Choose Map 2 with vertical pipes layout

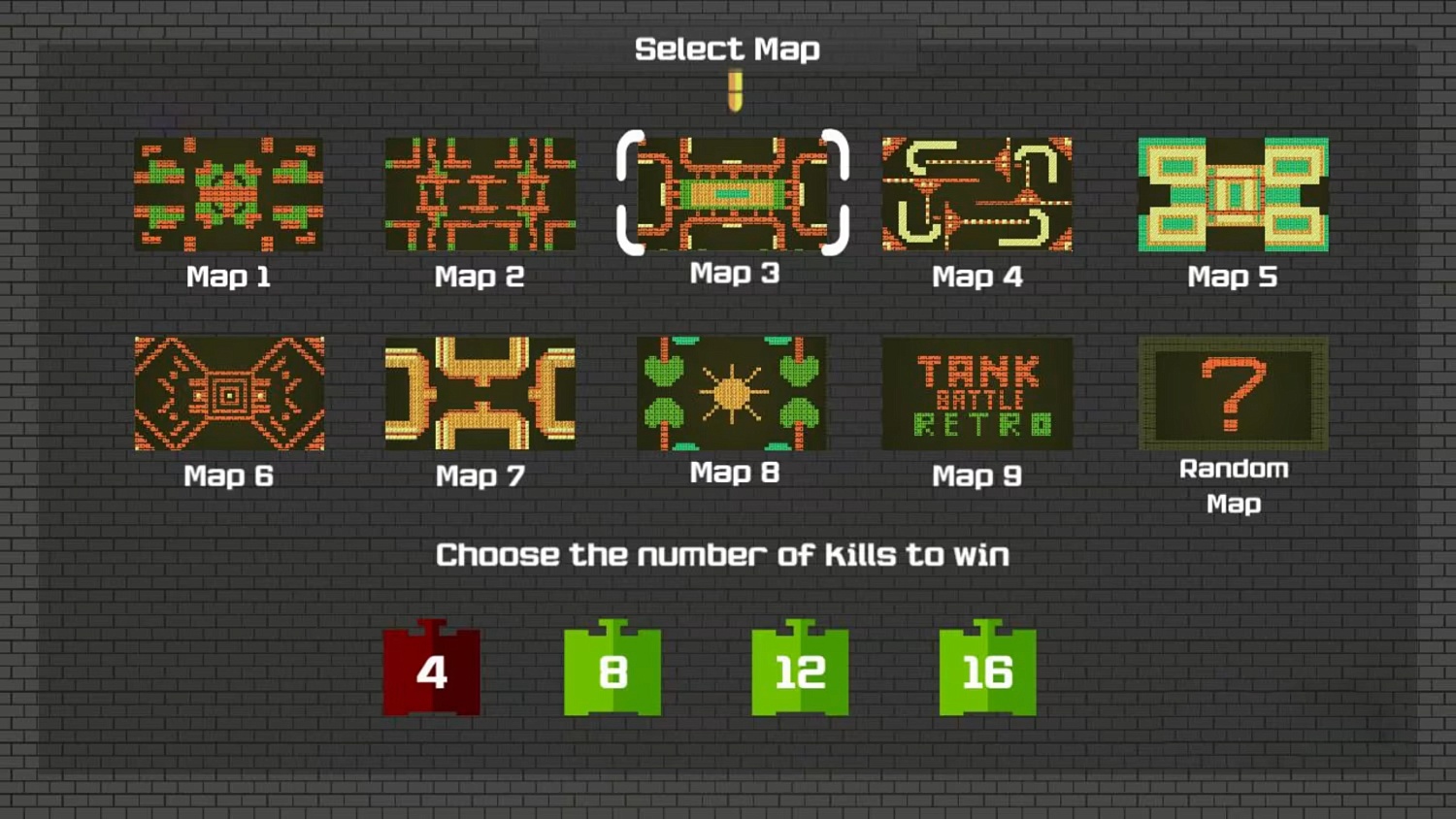point(480,194)
